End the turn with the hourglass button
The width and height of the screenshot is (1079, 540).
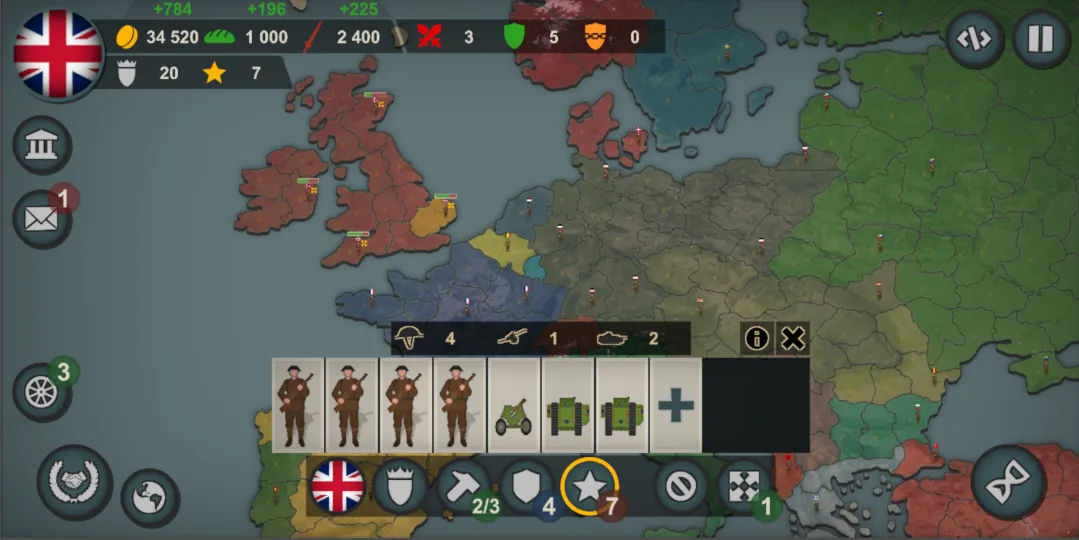(x=1010, y=483)
